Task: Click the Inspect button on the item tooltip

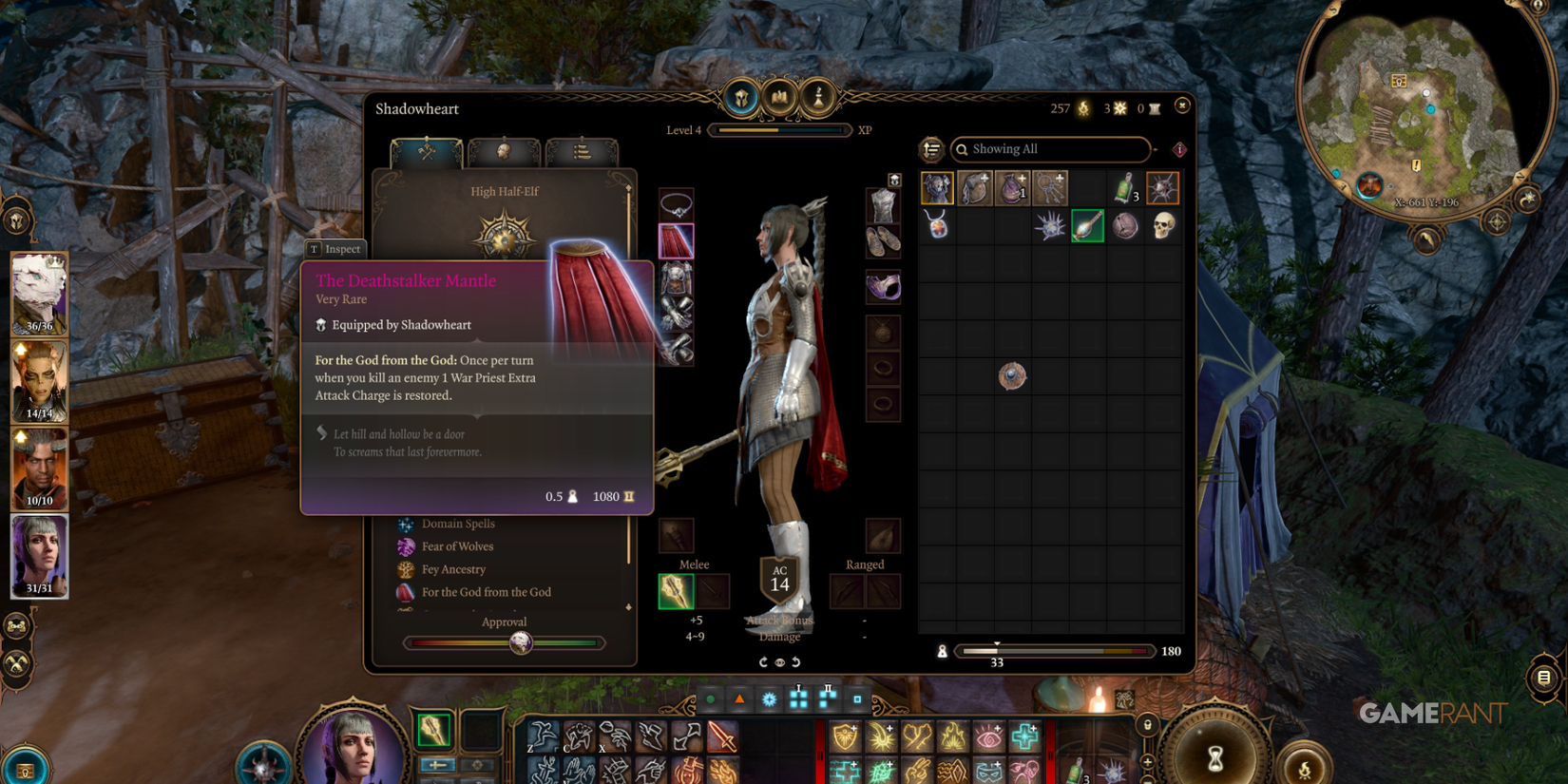Action: (335, 249)
